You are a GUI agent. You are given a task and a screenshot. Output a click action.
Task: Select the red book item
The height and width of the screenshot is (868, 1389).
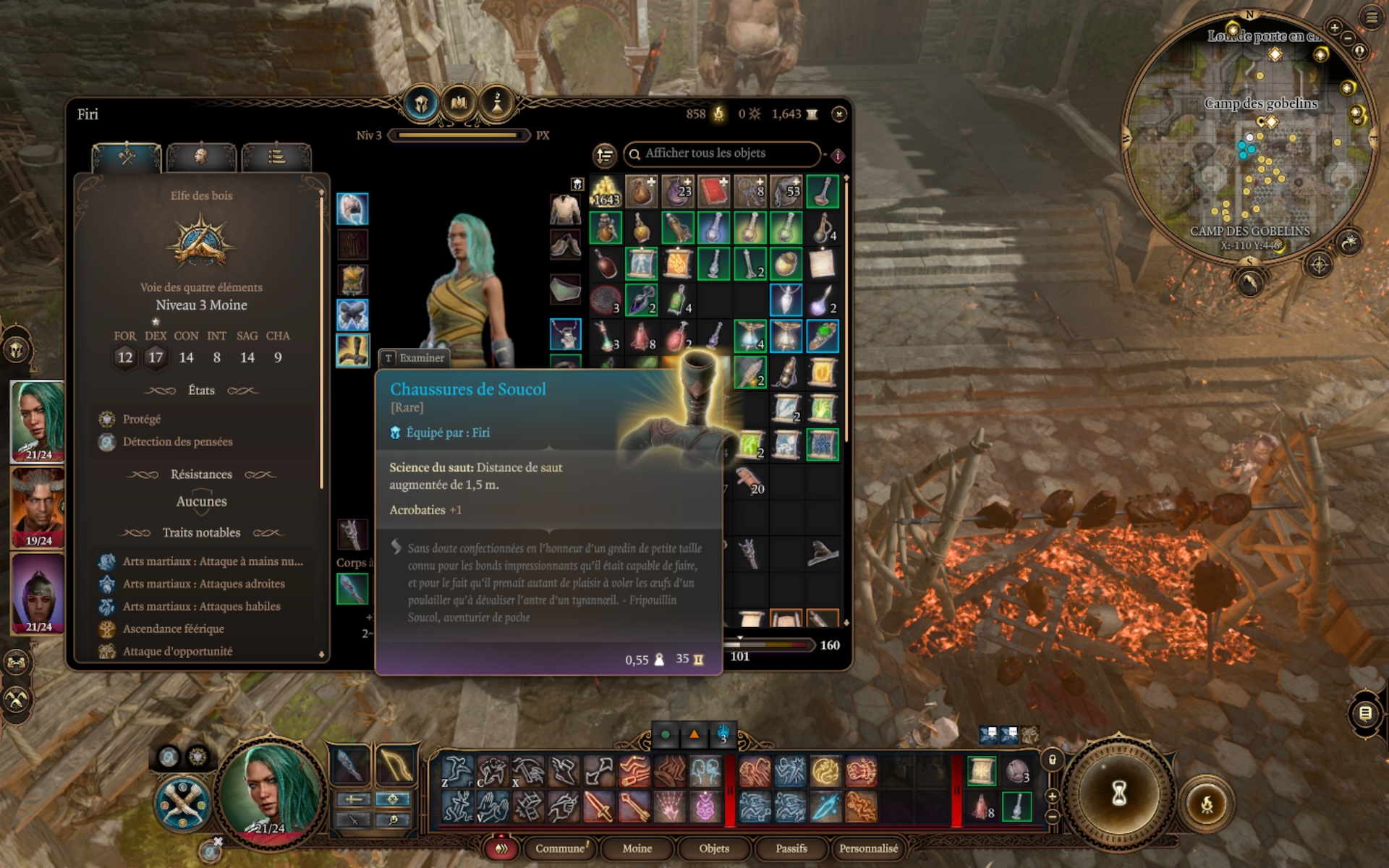pos(714,192)
